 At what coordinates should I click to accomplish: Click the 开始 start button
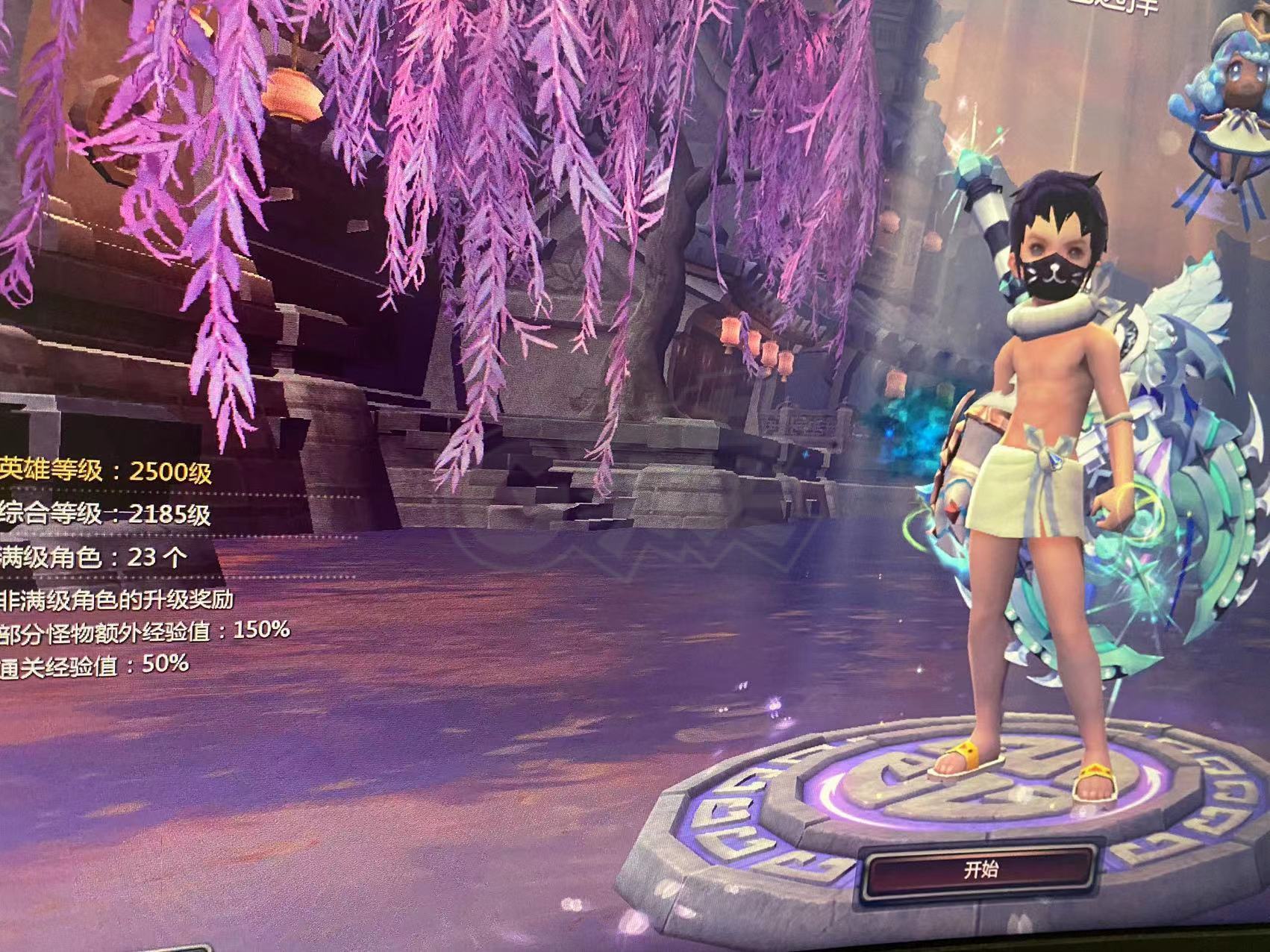click(x=981, y=870)
